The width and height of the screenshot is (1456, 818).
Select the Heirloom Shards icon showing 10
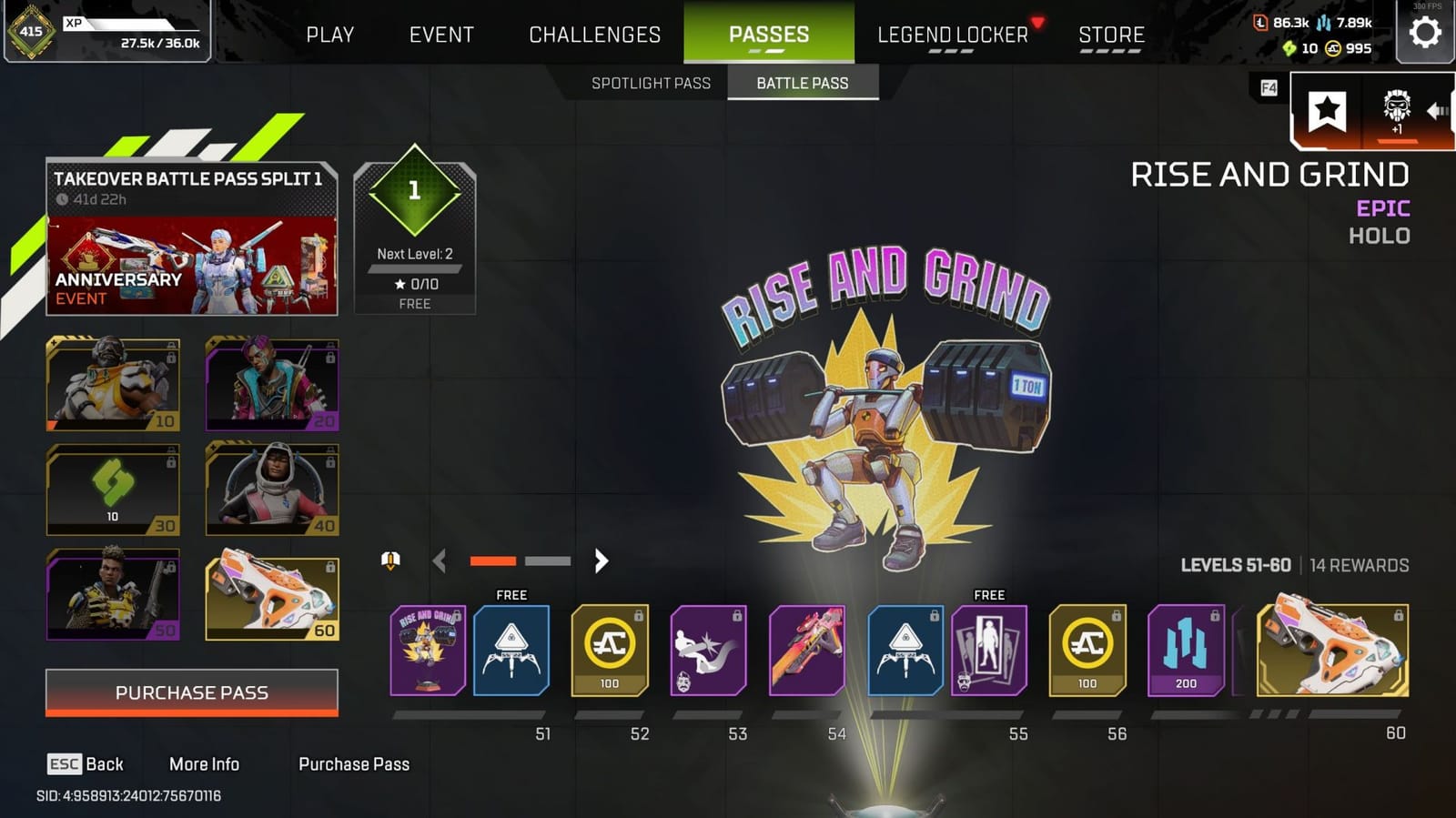click(1289, 51)
